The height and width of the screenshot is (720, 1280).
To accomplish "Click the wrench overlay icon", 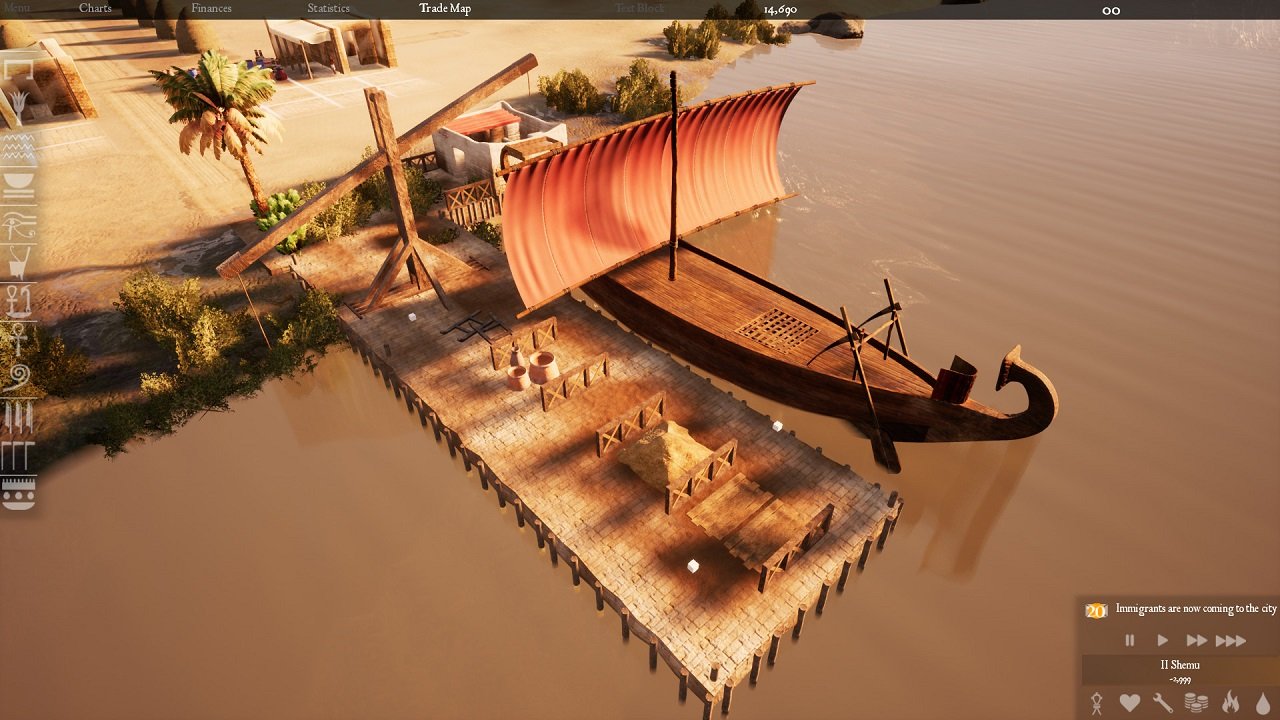I will (1162, 703).
